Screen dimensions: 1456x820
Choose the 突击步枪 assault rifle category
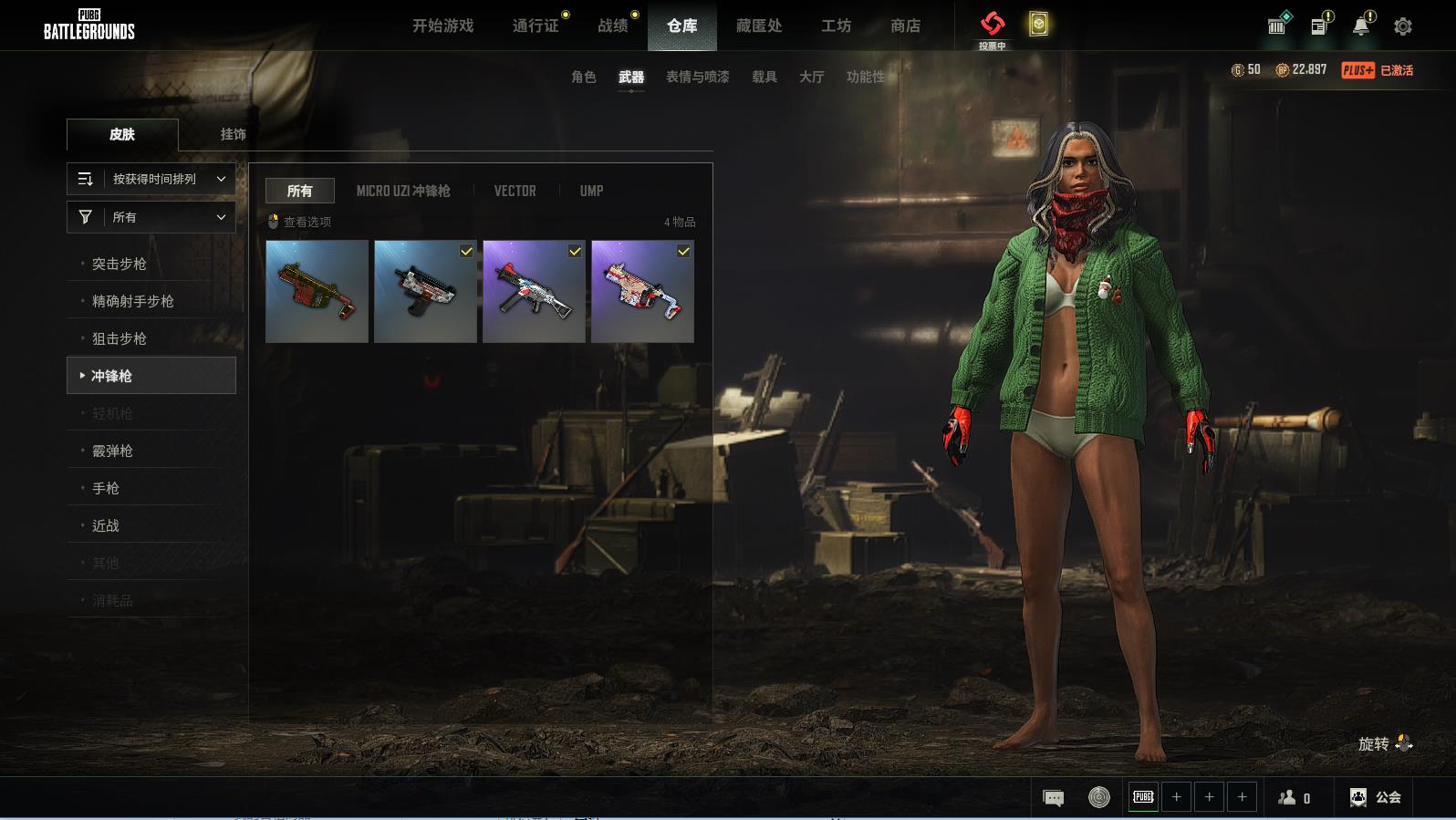(120, 264)
